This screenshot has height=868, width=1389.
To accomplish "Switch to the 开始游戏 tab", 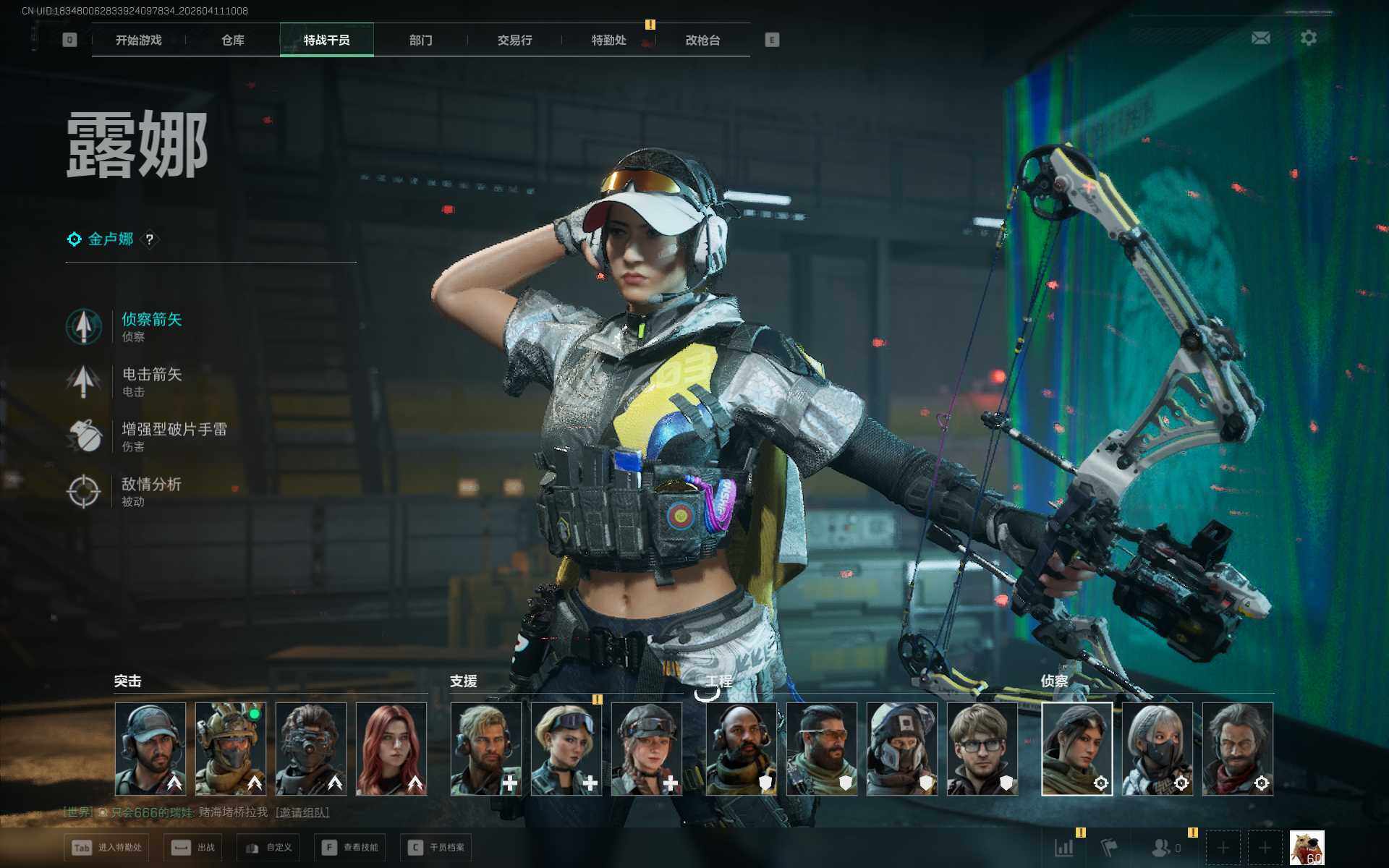I will pyautogui.click(x=138, y=41).
